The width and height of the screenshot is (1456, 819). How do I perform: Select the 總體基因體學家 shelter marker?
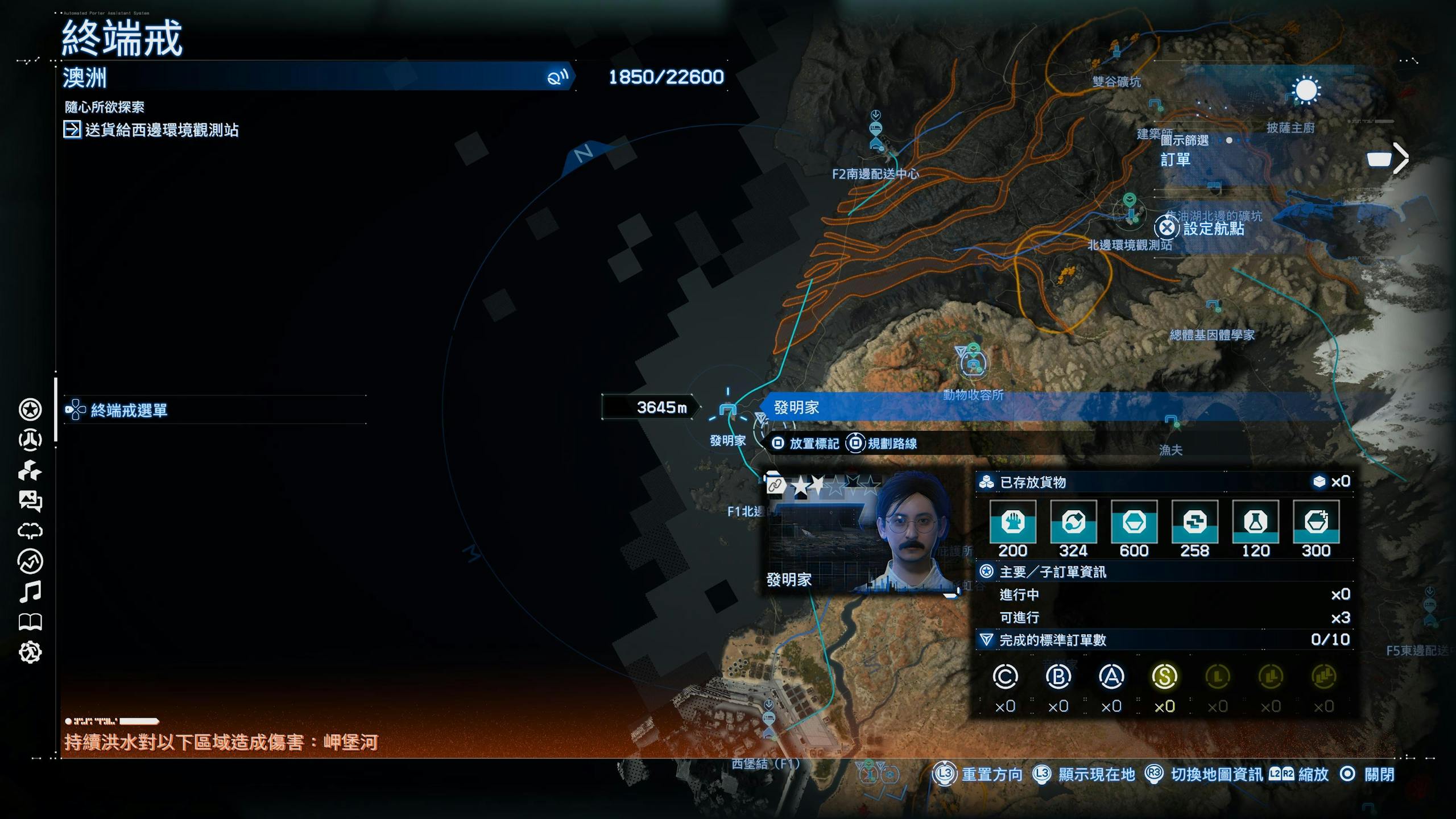point(1213,305)
